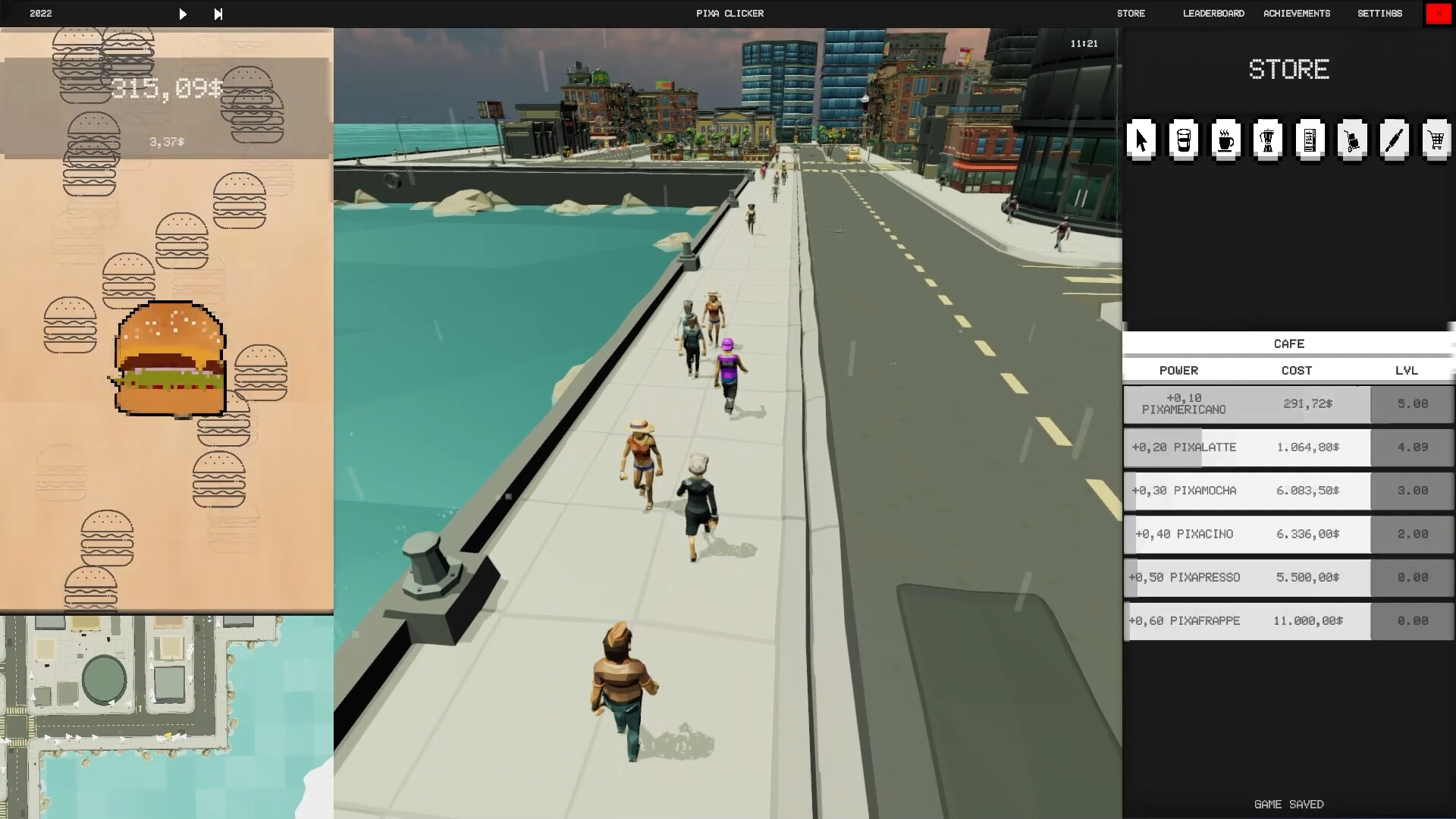View the Leaderboard
1456x819 pixels.
click(1213, 13)
